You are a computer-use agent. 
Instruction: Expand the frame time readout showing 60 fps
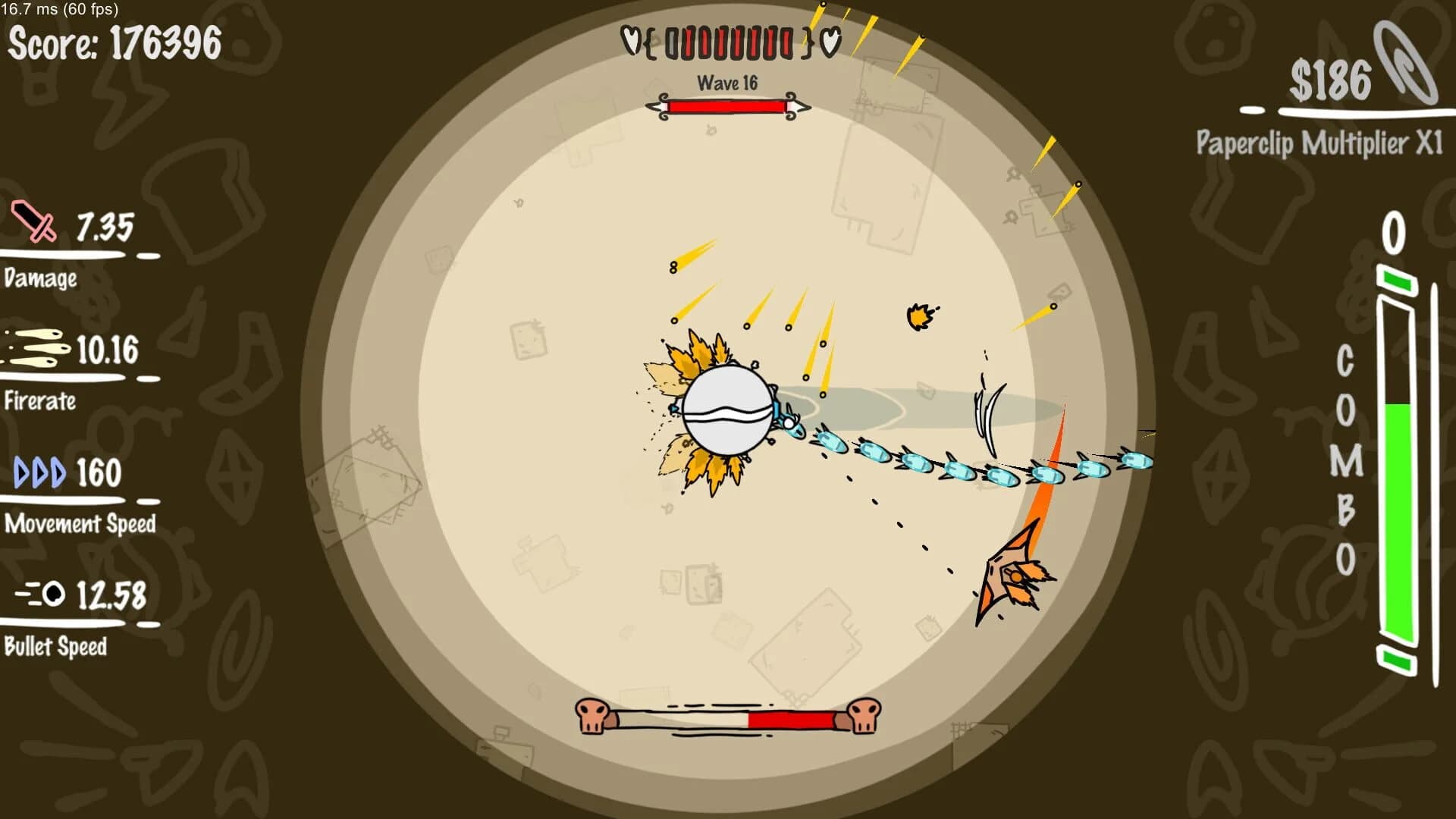61,11
